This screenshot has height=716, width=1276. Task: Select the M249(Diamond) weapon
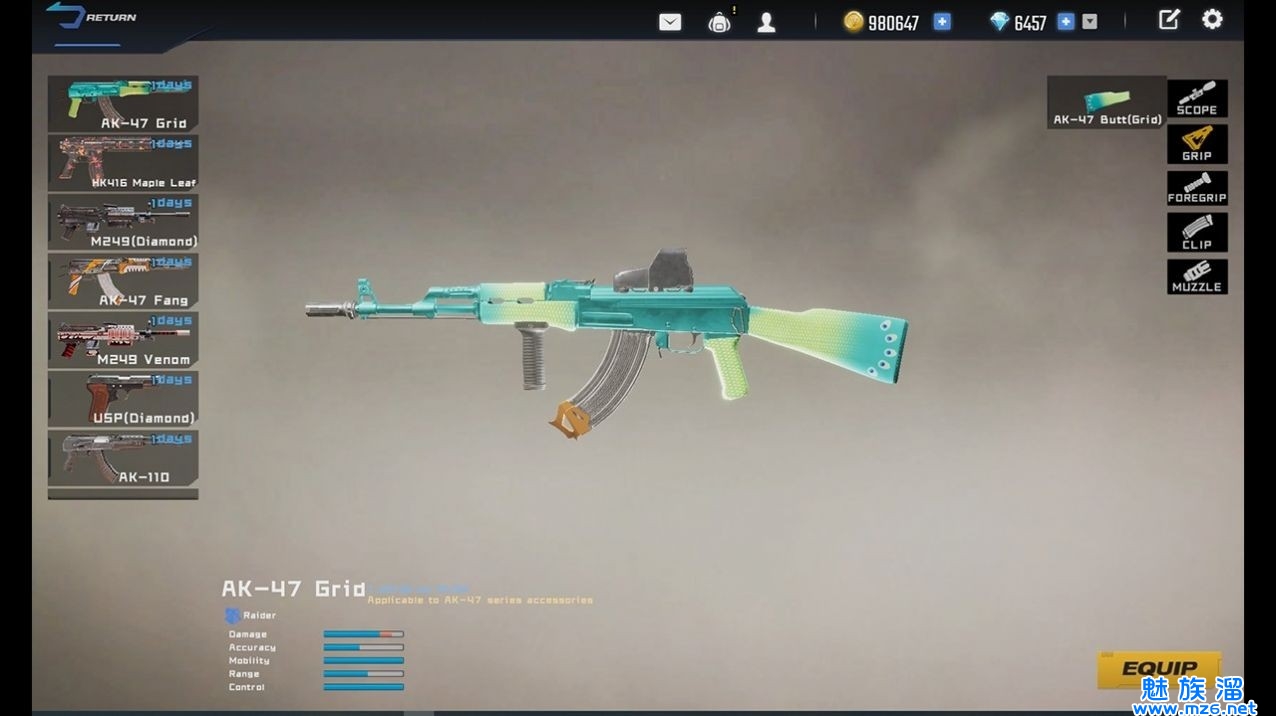click(x=123, y=222)
